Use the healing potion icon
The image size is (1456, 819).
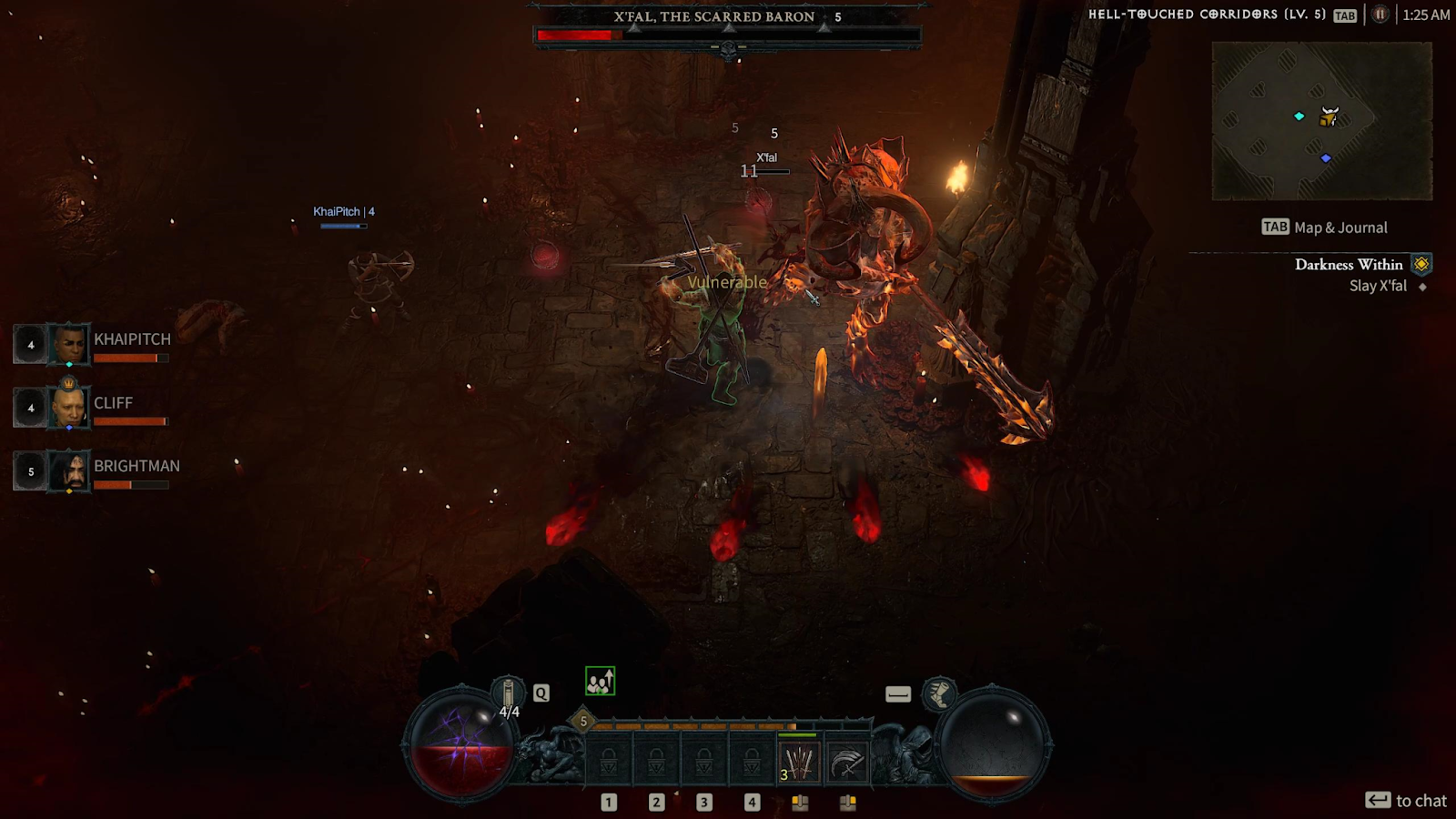508,693
